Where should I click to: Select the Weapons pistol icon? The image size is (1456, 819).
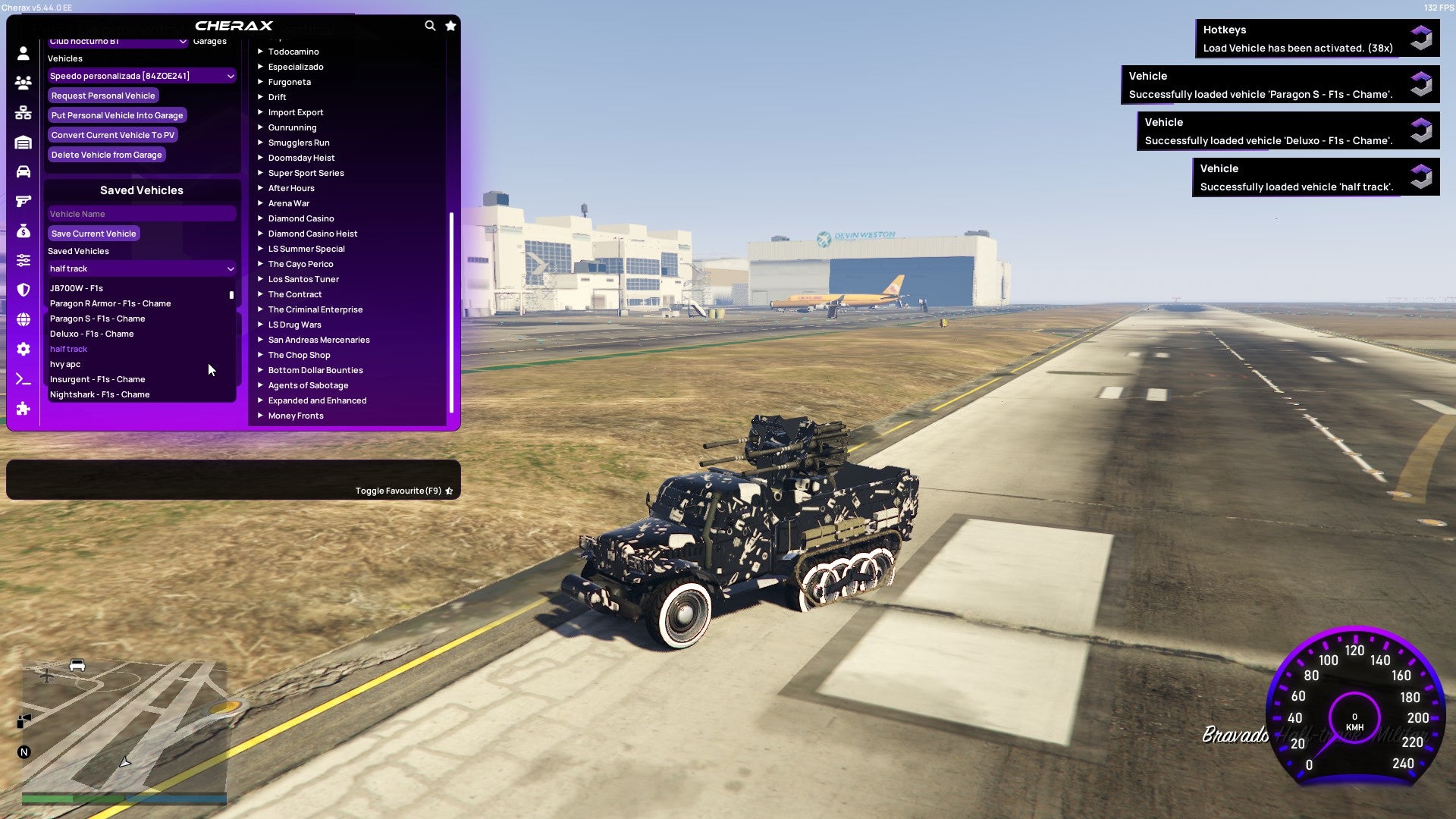[x=22, y=201]
